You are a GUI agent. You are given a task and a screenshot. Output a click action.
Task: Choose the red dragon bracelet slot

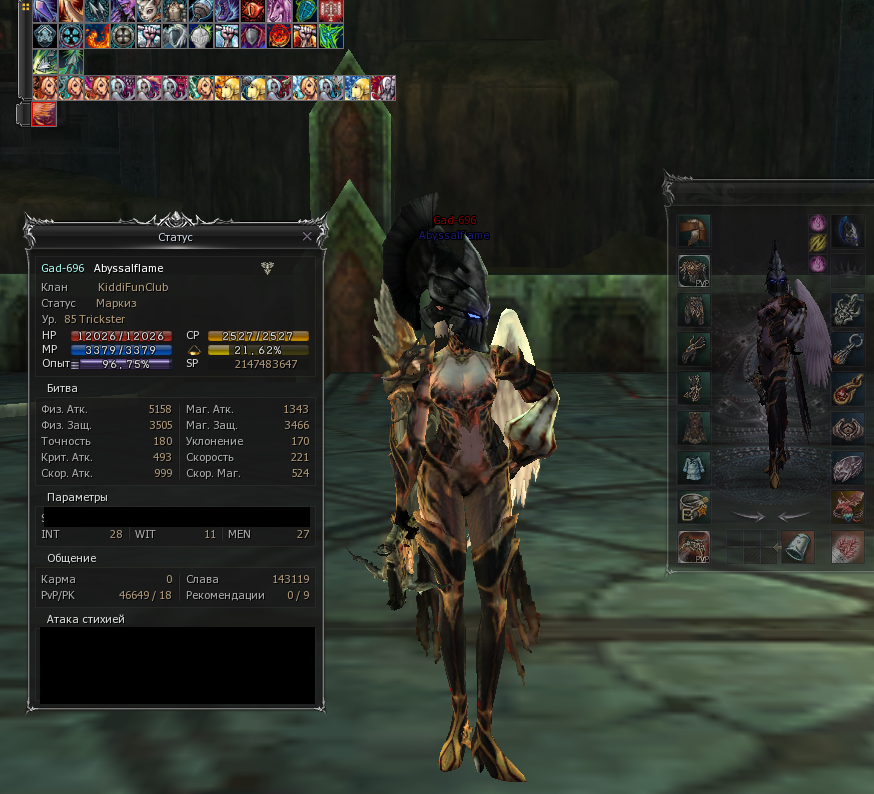[848, 507]
